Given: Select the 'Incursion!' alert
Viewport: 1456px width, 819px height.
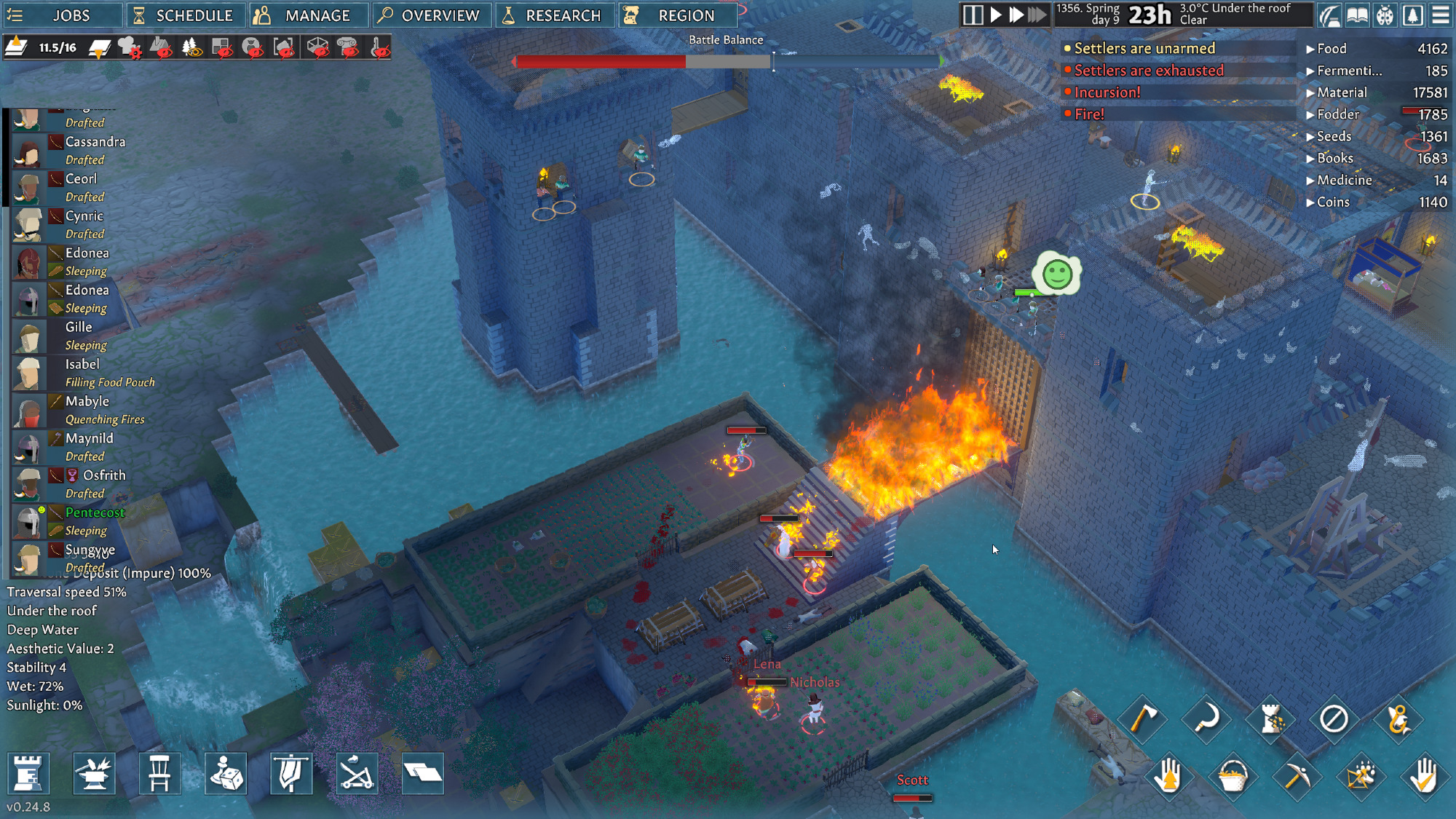Looking at the screenshot, I should [x=1107, y=92].
